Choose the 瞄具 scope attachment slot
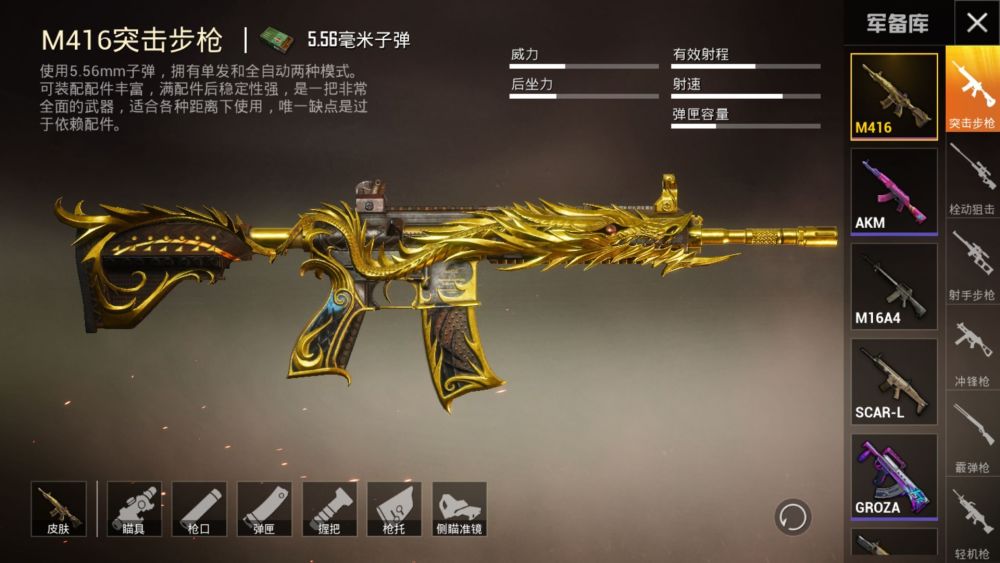The height and width of the screenshot is (563, 1000). coord(134,508)
